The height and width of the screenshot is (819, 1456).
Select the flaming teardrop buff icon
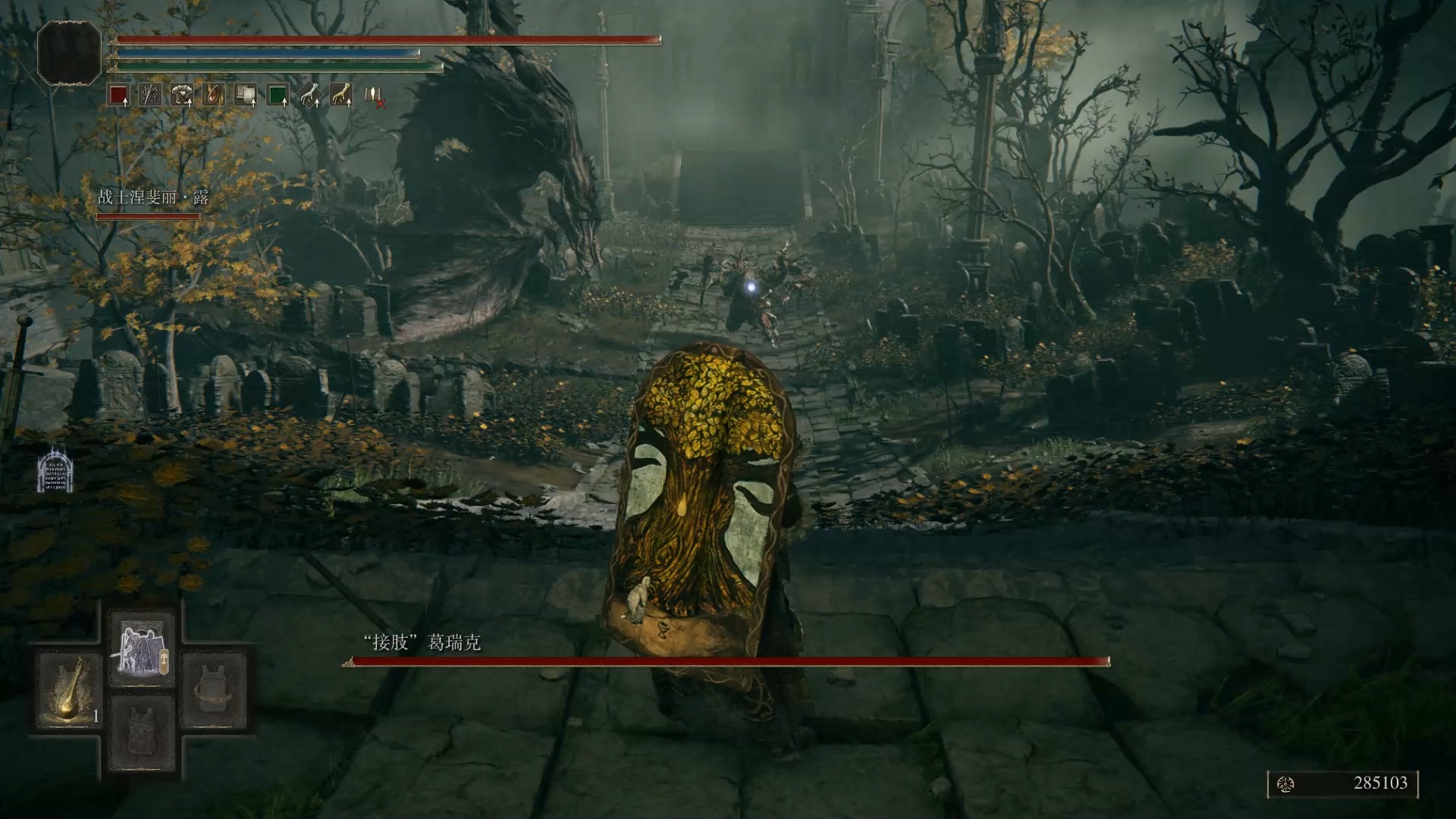[x=214, y=96]
